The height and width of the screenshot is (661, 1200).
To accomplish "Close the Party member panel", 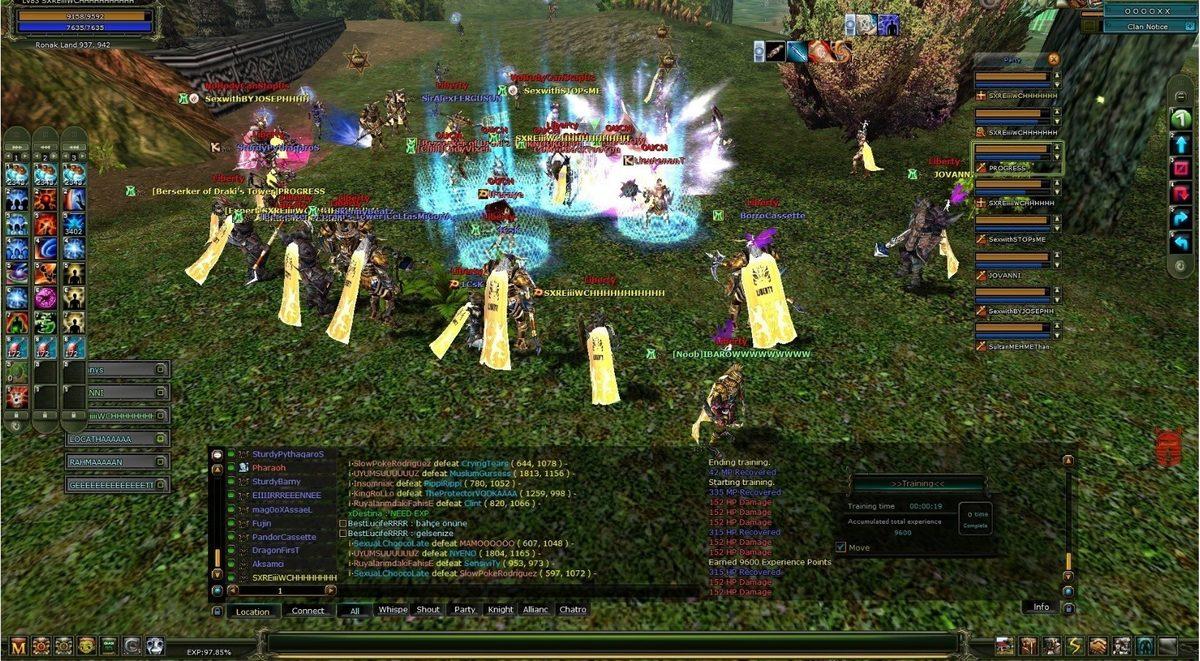I will pos(1053,59).
